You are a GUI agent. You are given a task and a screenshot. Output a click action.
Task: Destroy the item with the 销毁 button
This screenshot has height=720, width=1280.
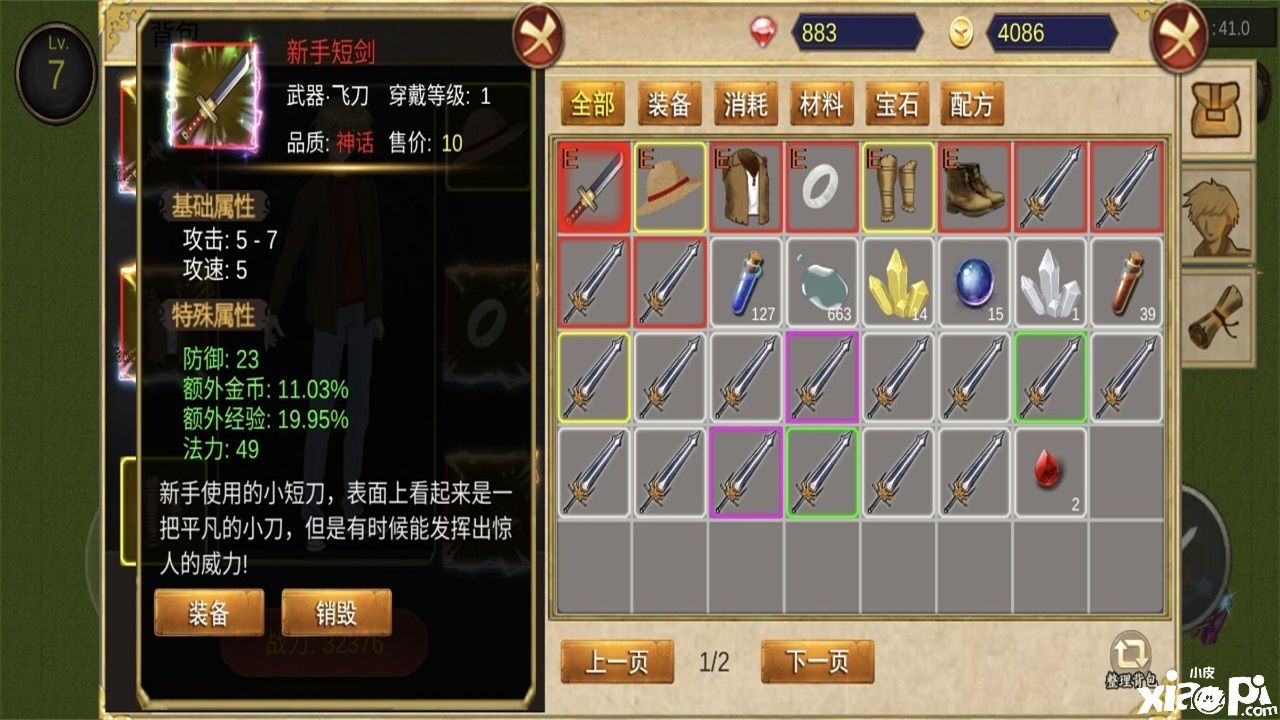pos(337,612)
